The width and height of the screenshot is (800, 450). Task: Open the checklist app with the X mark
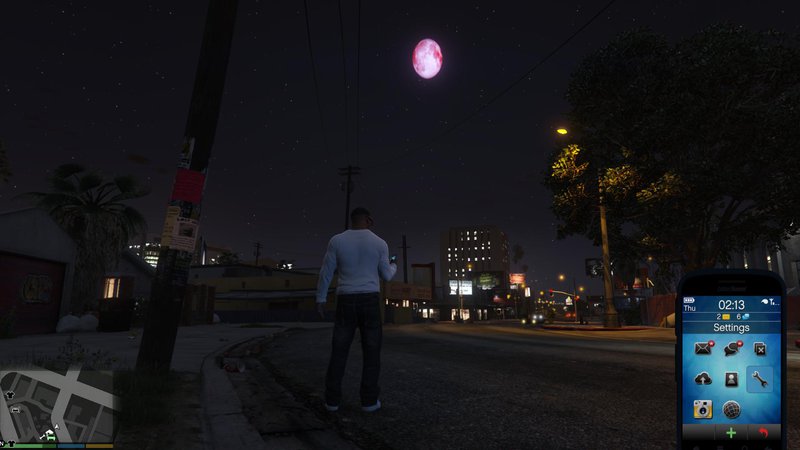tap(759, 349)
